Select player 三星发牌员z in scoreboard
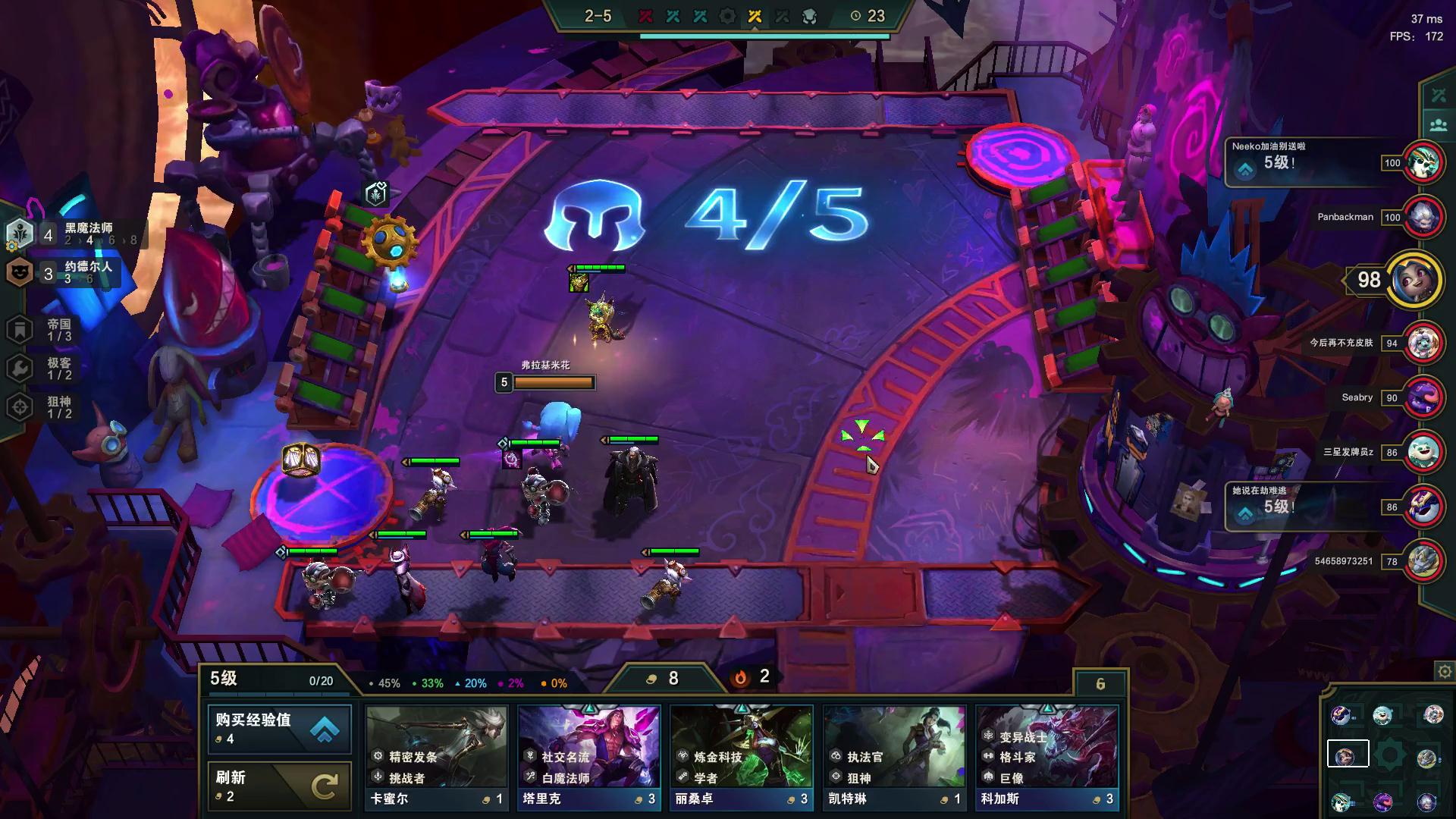The width and height of the screenshot is (1456, 819). point(1423,453)
